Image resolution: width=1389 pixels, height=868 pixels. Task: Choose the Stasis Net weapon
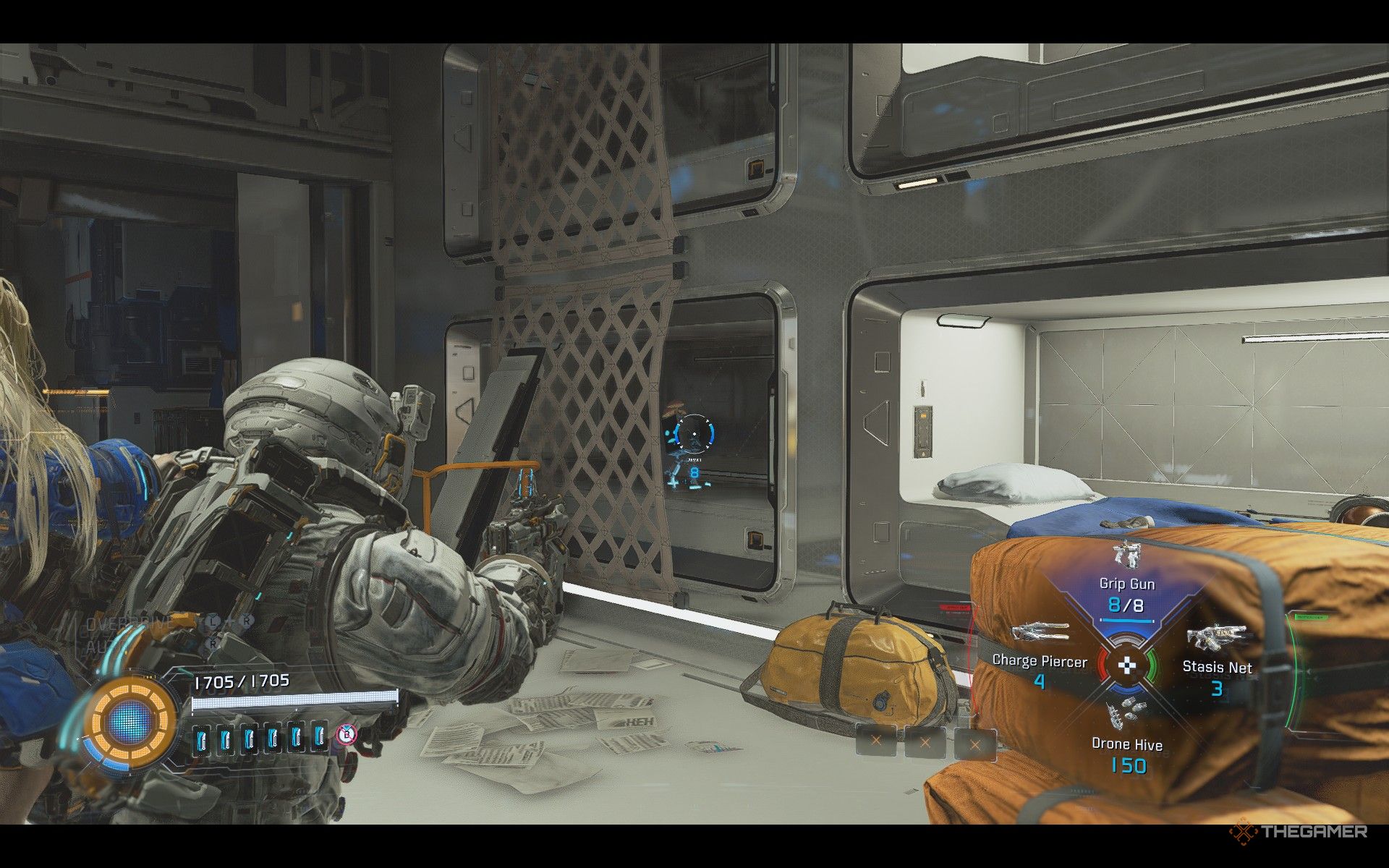click(1217, 662)
